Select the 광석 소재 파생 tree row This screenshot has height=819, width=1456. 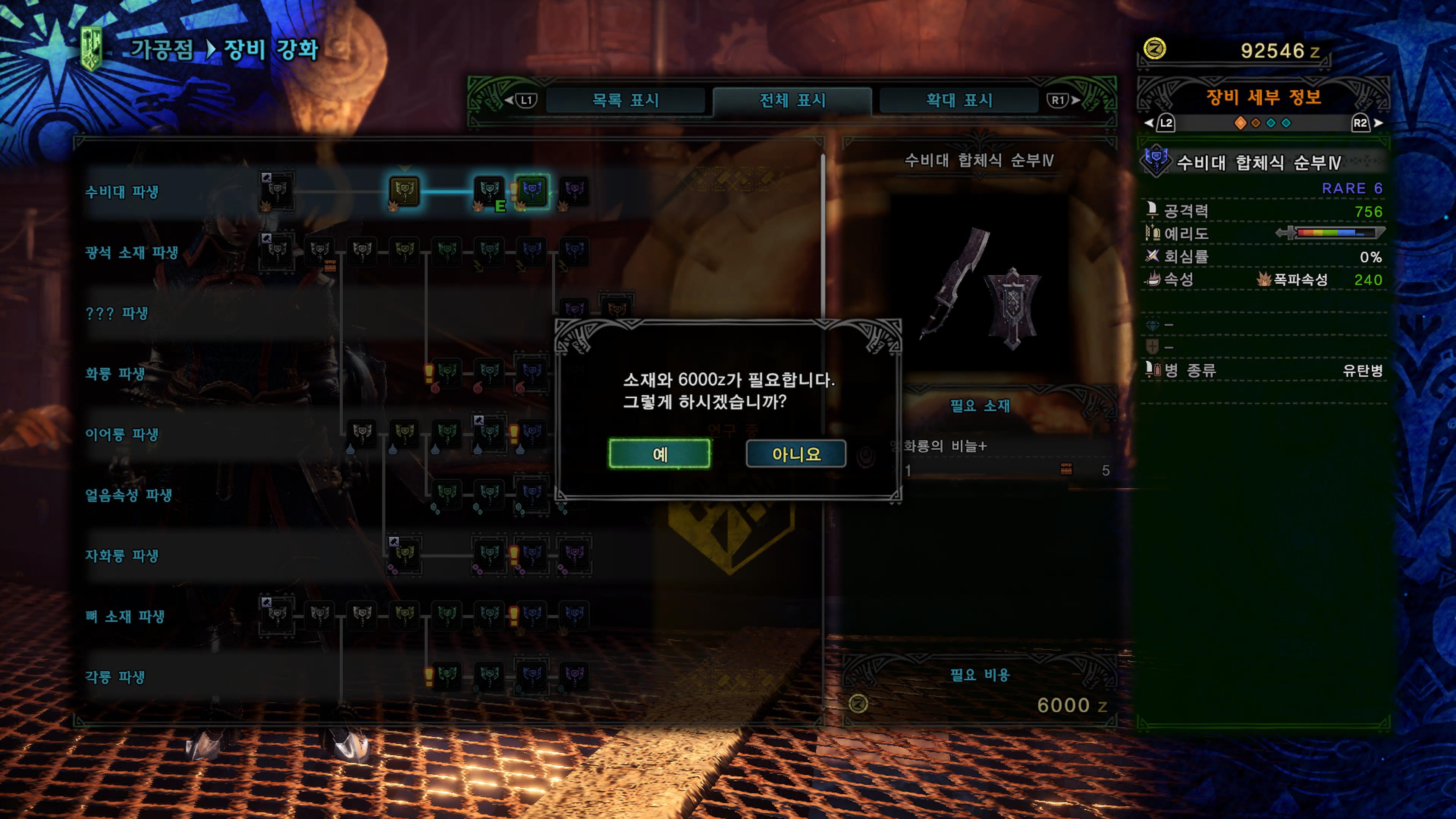[x=131, y=253]
